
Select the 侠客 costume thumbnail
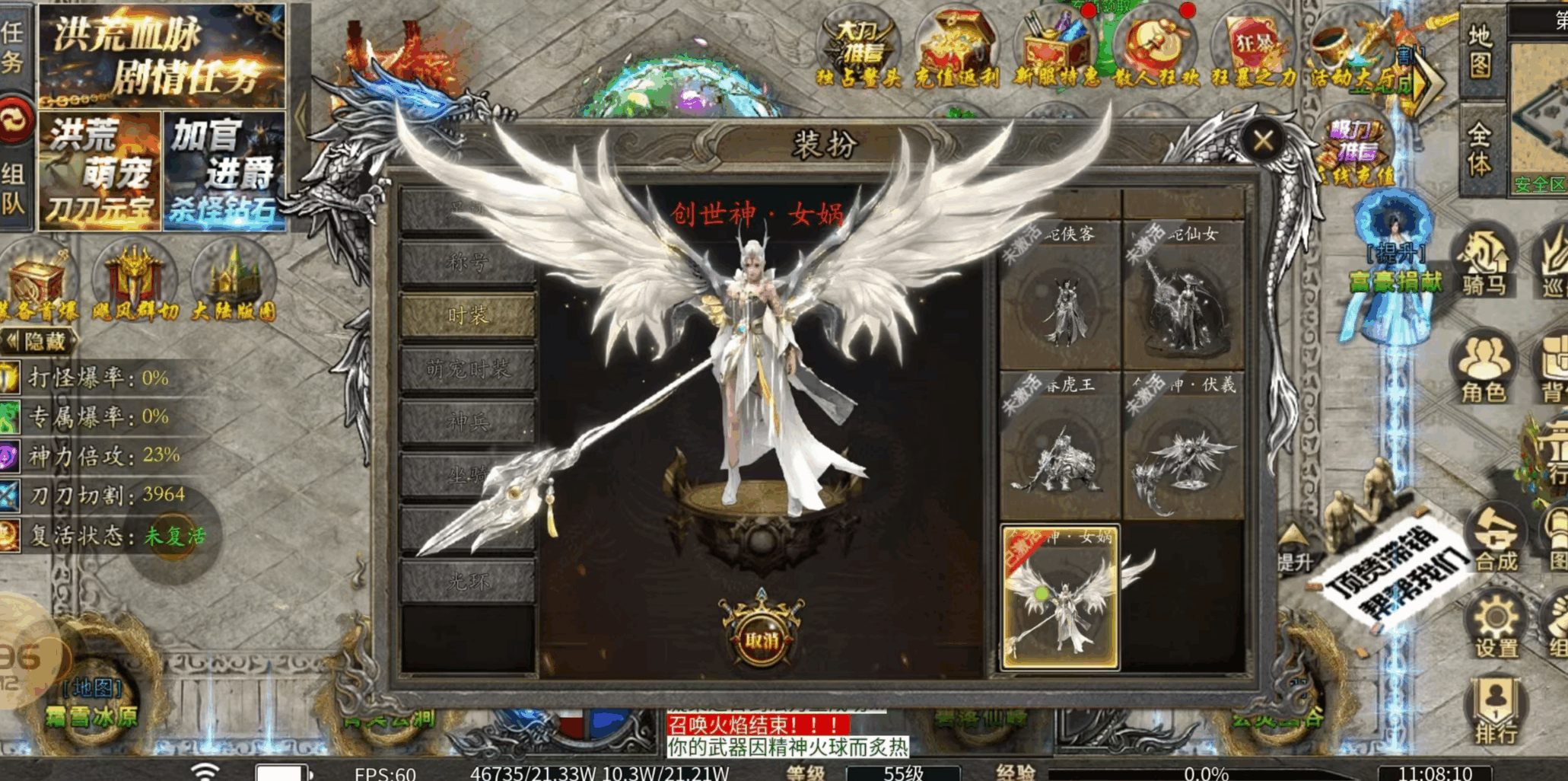pos(1060,295)
